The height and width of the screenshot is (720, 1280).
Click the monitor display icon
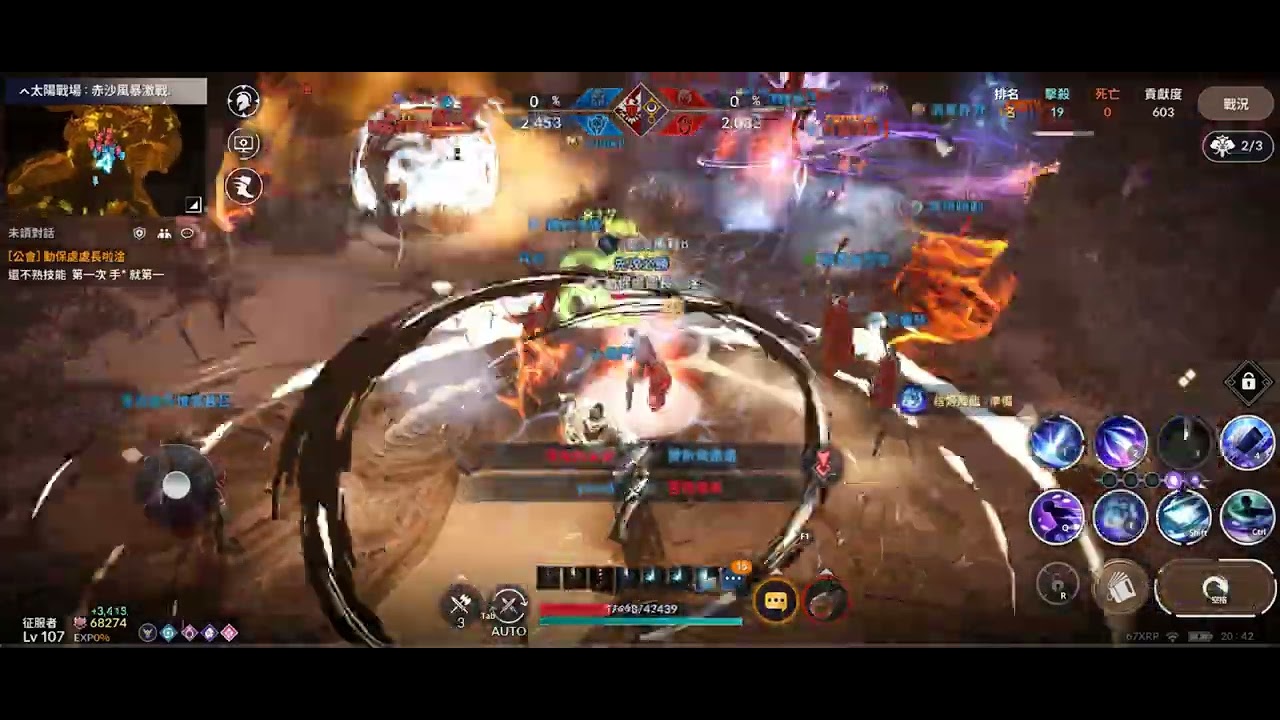(243, 143)
